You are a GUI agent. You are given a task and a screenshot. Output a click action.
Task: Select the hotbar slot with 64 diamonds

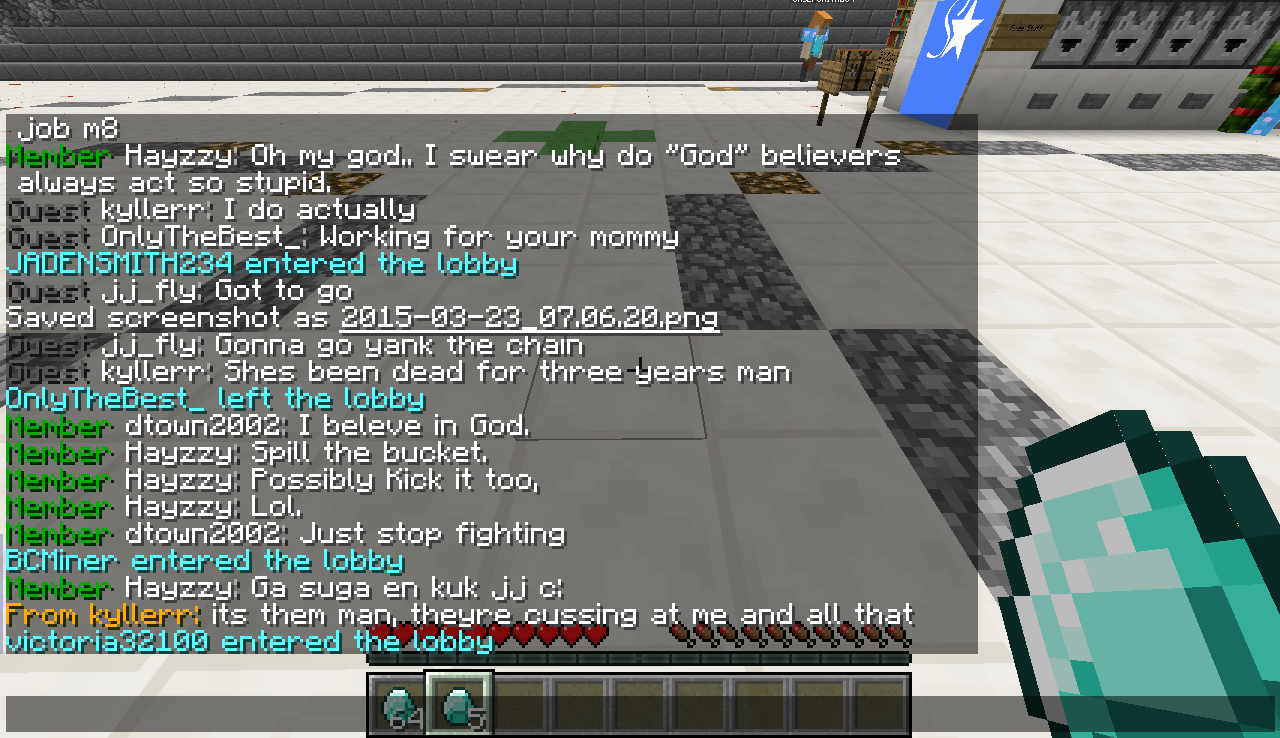coord(400,706)
